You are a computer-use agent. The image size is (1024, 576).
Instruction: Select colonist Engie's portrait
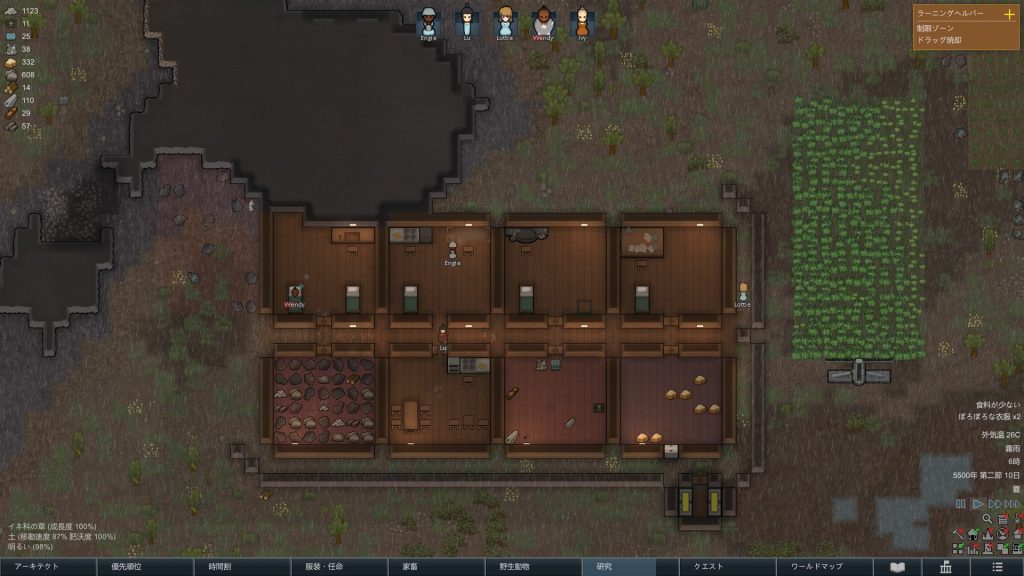[x=428, y=22]
